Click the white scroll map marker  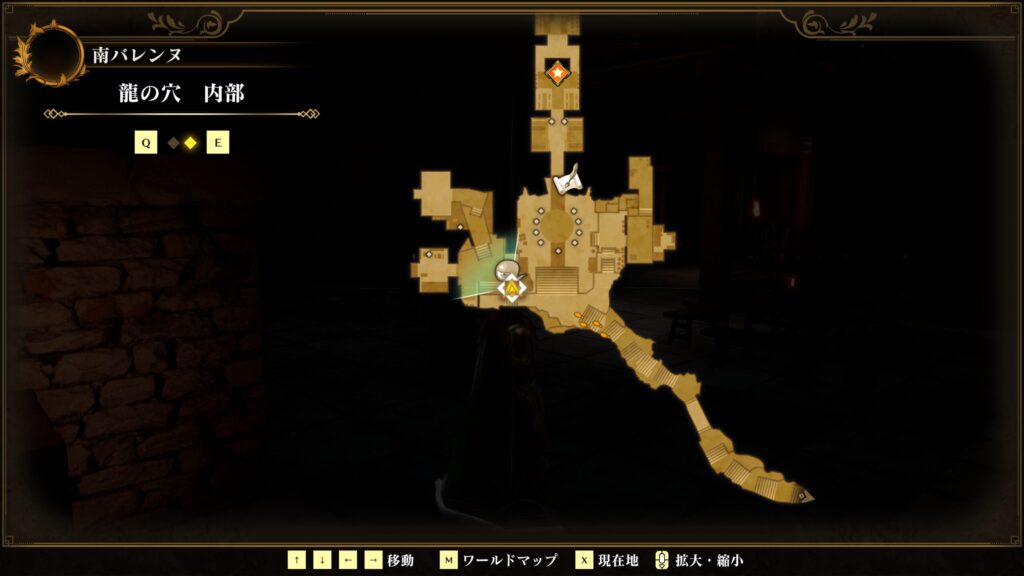click(567, 182)
